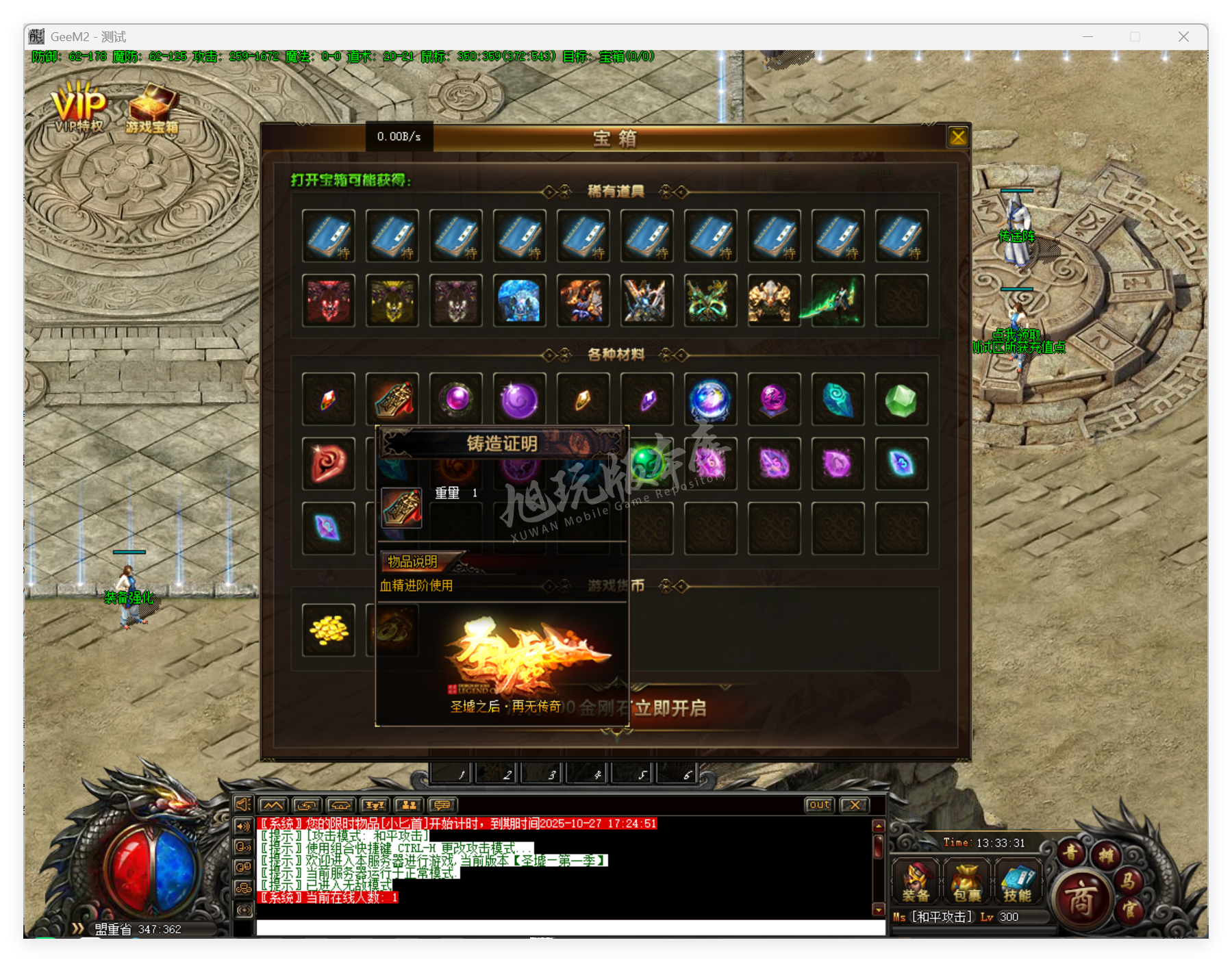This screenshot has width=1232, height=962.
Task: Open the 商 shop menu
Action: [x=1081, y=898]
